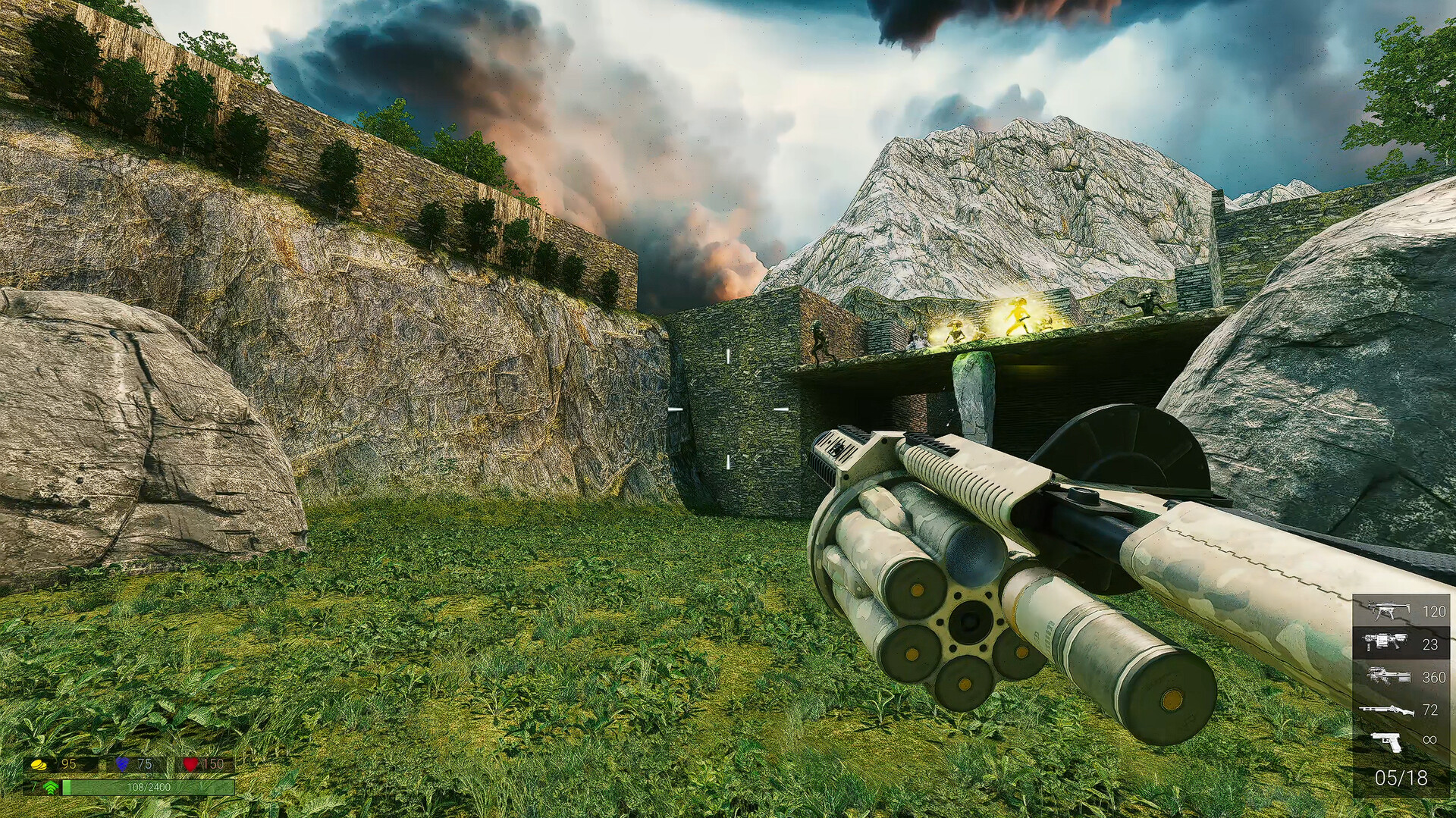1456x818 pixels.
Task: Click the red health heart icon
Action: 191,764
